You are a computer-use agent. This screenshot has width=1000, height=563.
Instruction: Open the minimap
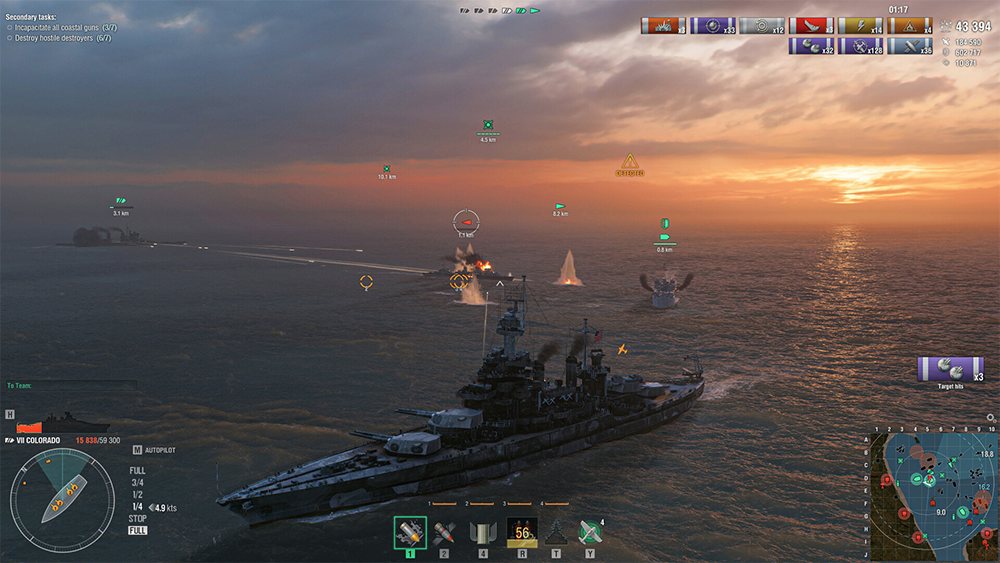tap(933, 494)
